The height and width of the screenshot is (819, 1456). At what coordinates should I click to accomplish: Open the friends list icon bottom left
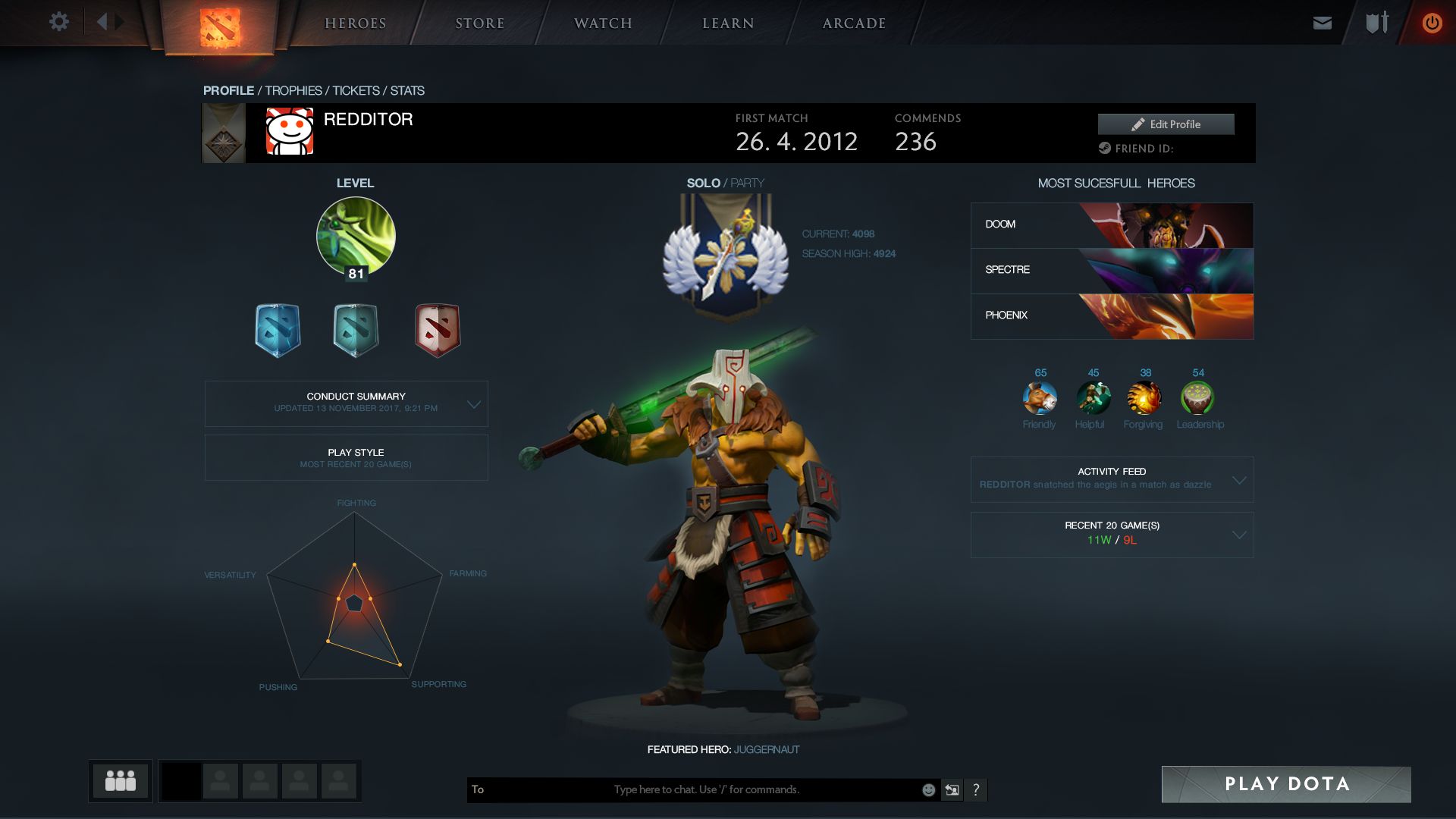click(x=121, y=780)
